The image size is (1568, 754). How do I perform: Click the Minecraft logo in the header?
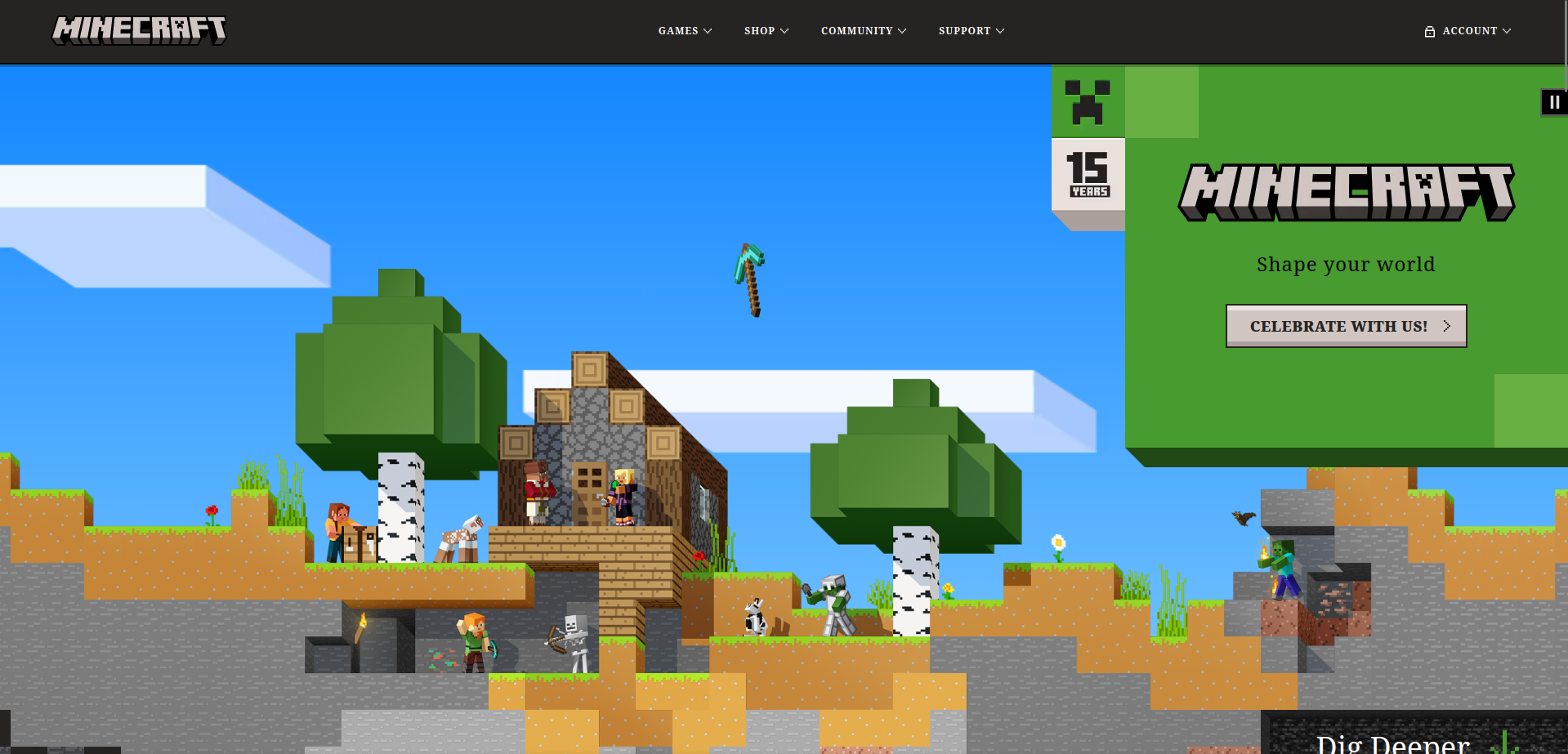point(139,30)
